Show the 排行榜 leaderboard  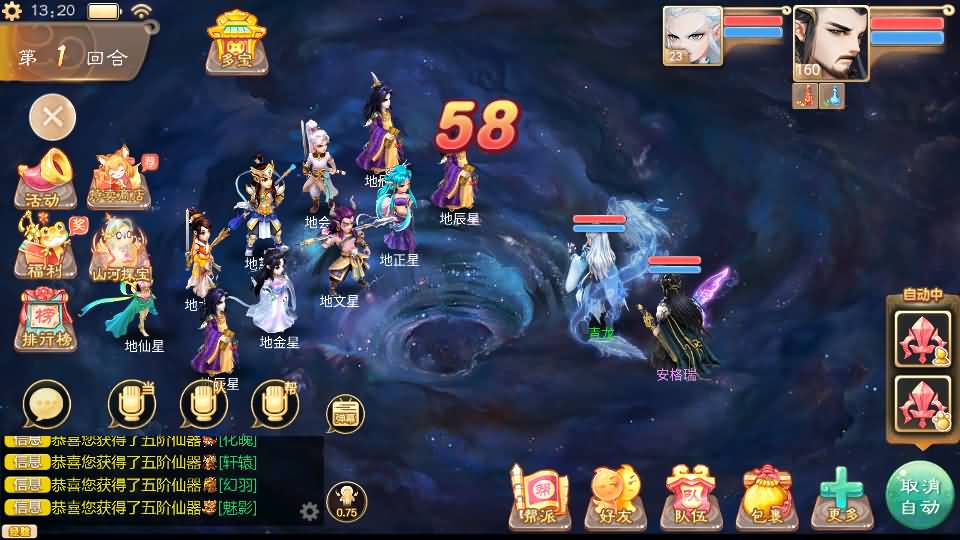46,320
